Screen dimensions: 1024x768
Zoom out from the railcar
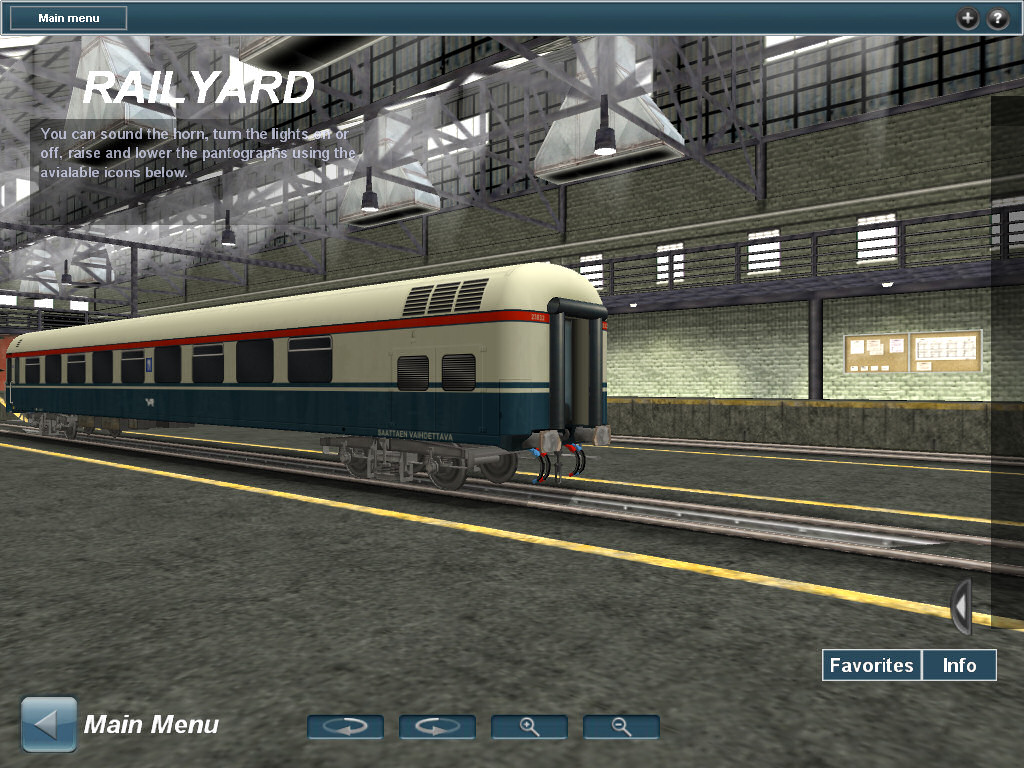click(621, 727)
